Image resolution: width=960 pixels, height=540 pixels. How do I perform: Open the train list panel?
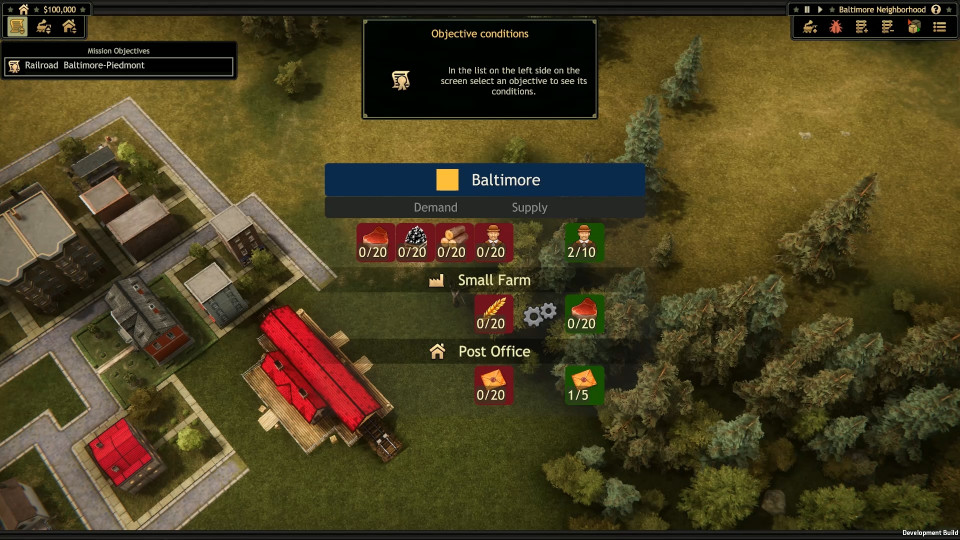(x=43, y=26)
